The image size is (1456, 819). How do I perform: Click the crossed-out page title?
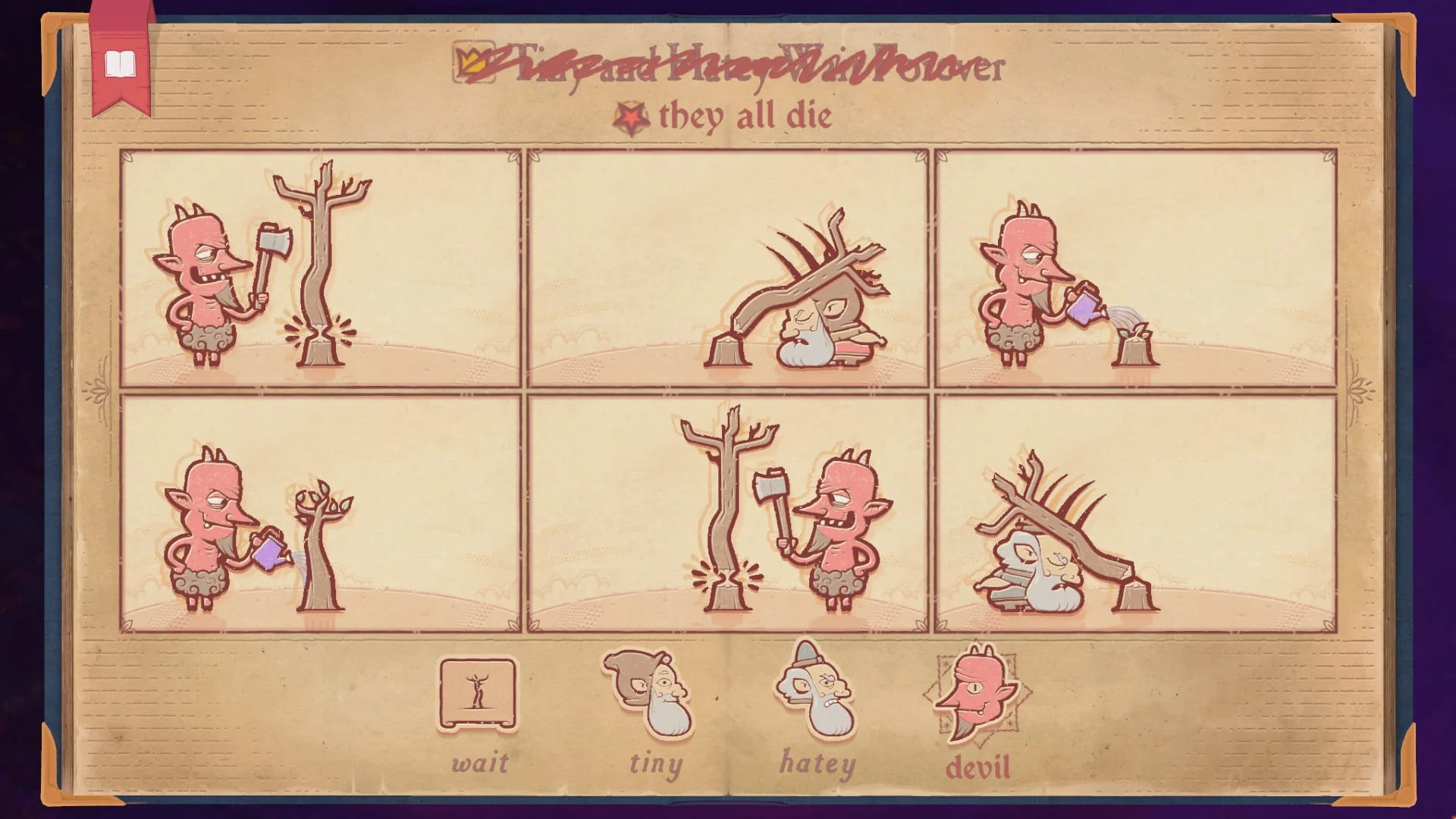click(x=751, y=67)
